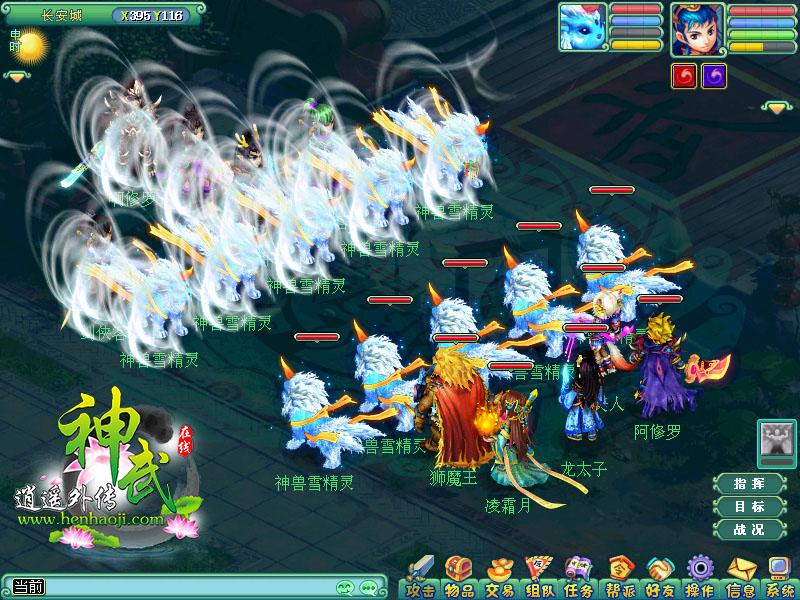The width and height of the screenshot is (800, 600).
Task: Open the 交易 (Trade) gold ingot menu
Action: point(498,577)
